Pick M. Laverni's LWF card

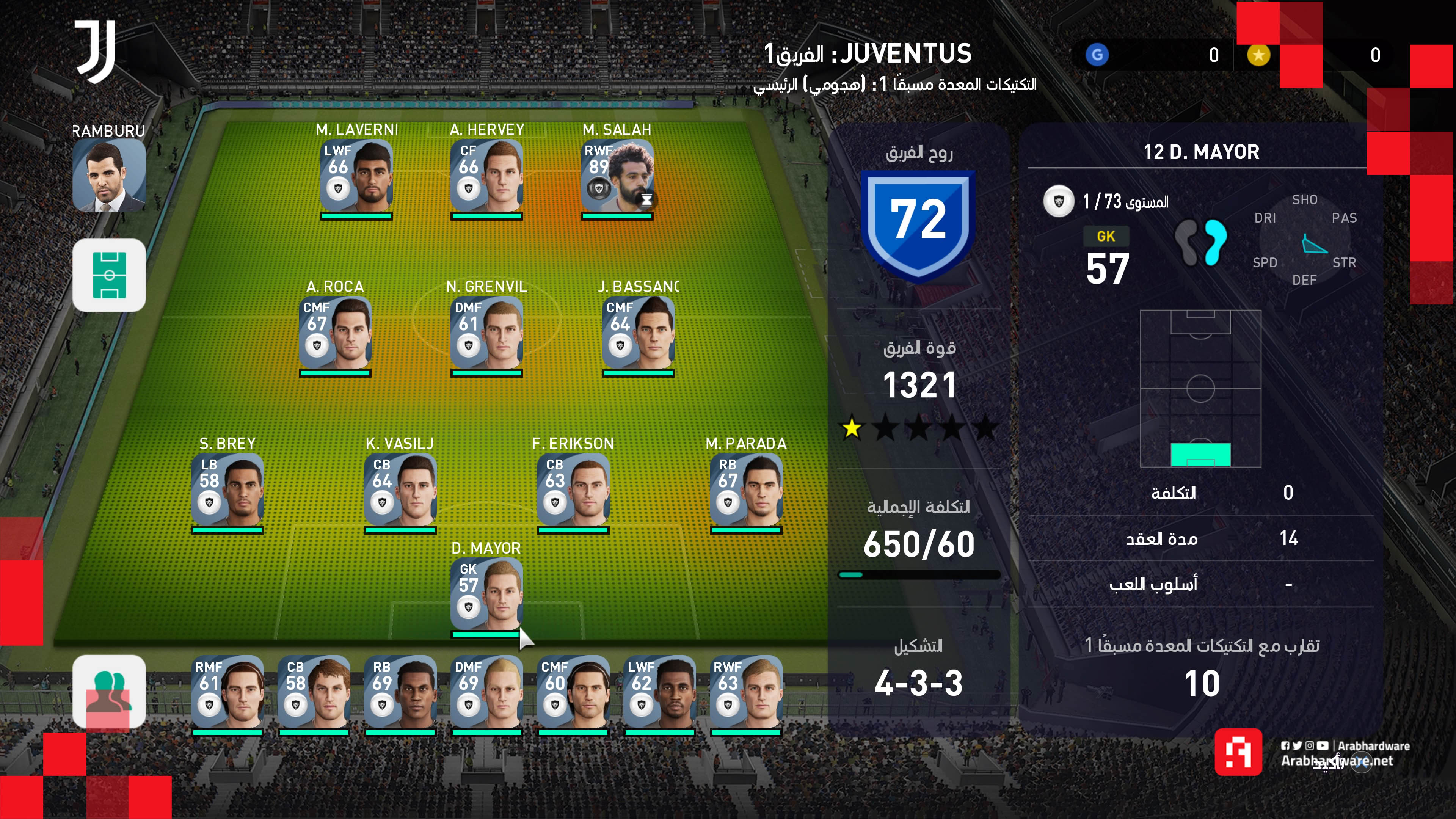[x=356, y=176]
